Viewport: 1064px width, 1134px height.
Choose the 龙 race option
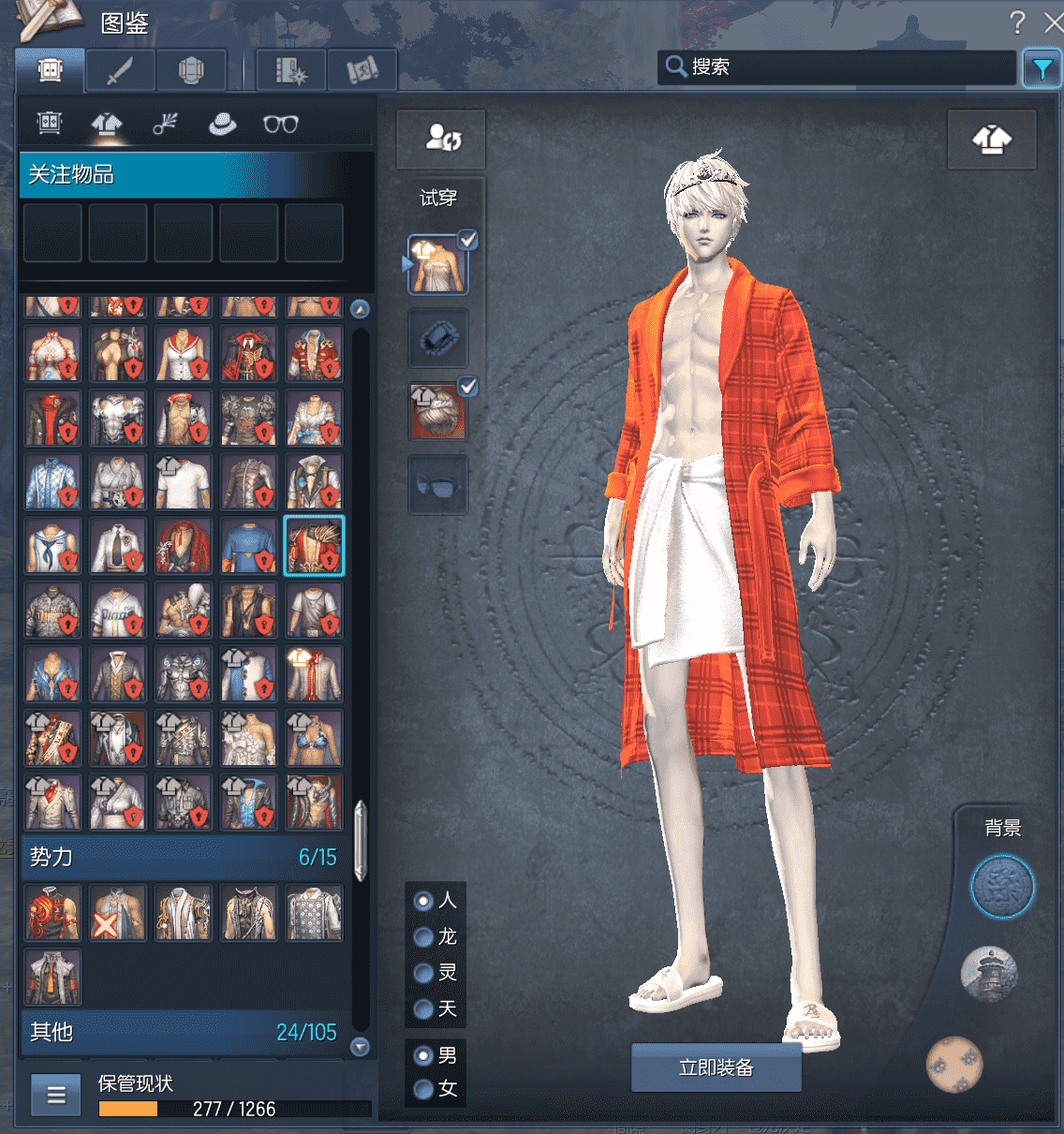pos(423,936)
